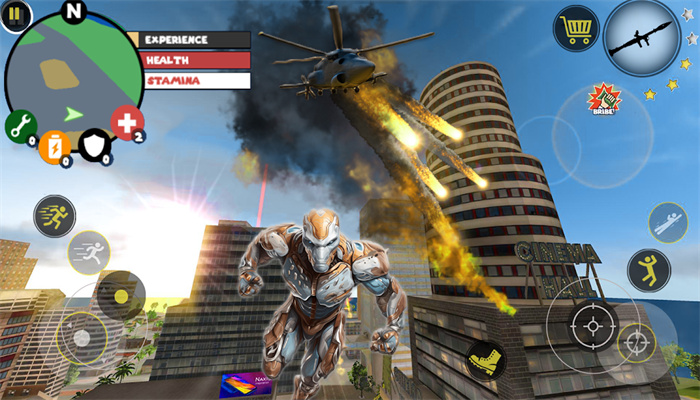Activate the flying figure button
This screenshot has width=700, height=400.
click(667, 222)
